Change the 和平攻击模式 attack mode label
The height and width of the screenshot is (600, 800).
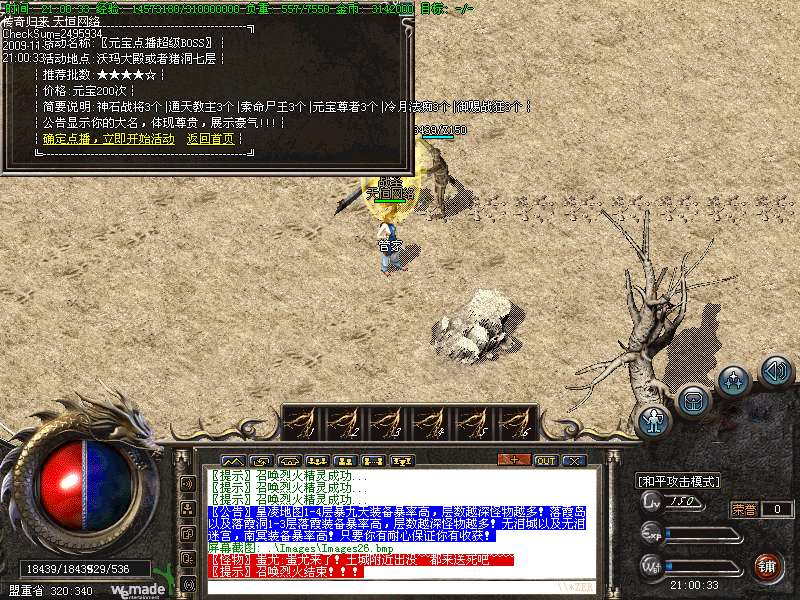679,481
